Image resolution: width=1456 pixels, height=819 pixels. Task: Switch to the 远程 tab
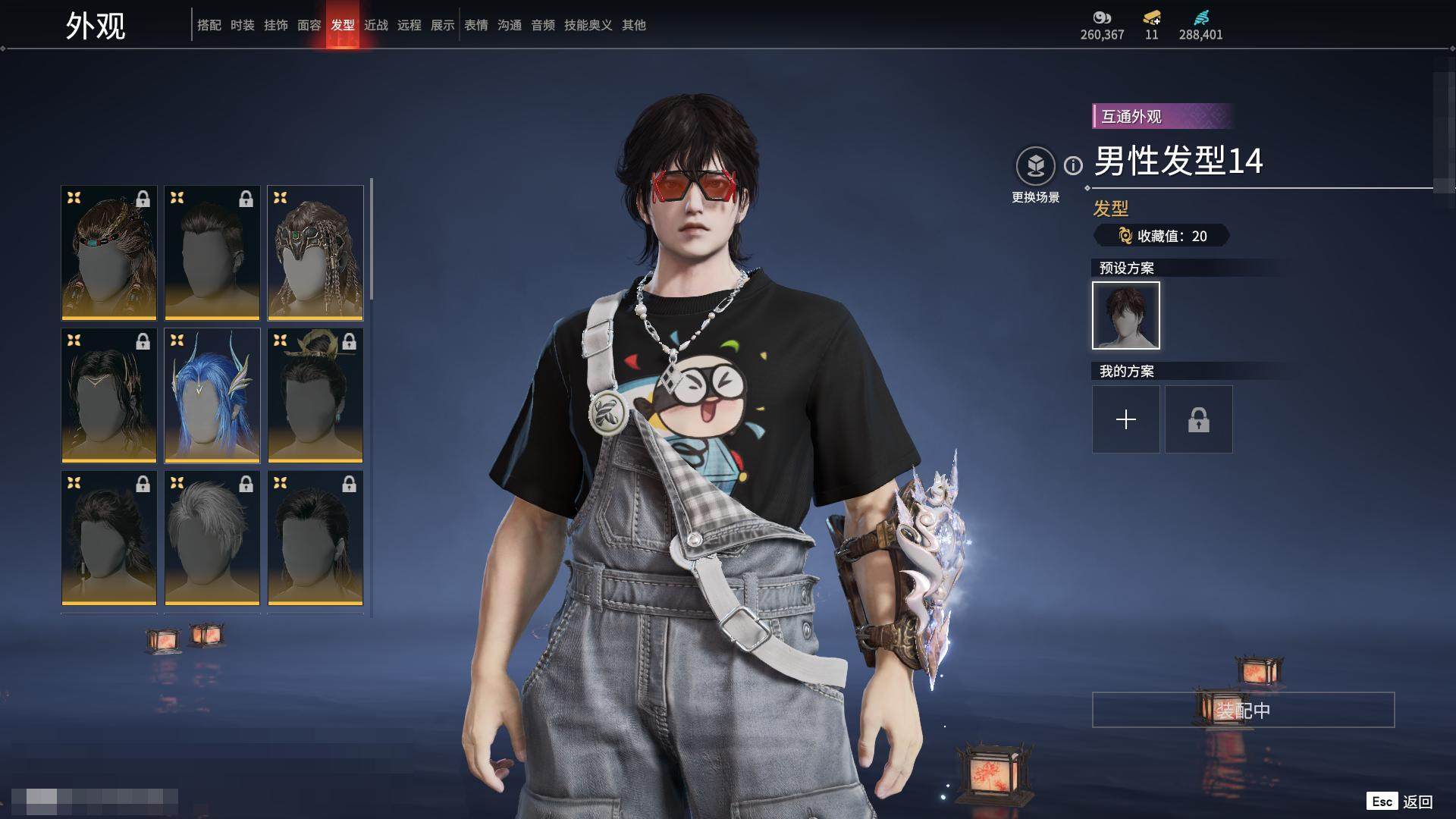[x=409, y=25]
